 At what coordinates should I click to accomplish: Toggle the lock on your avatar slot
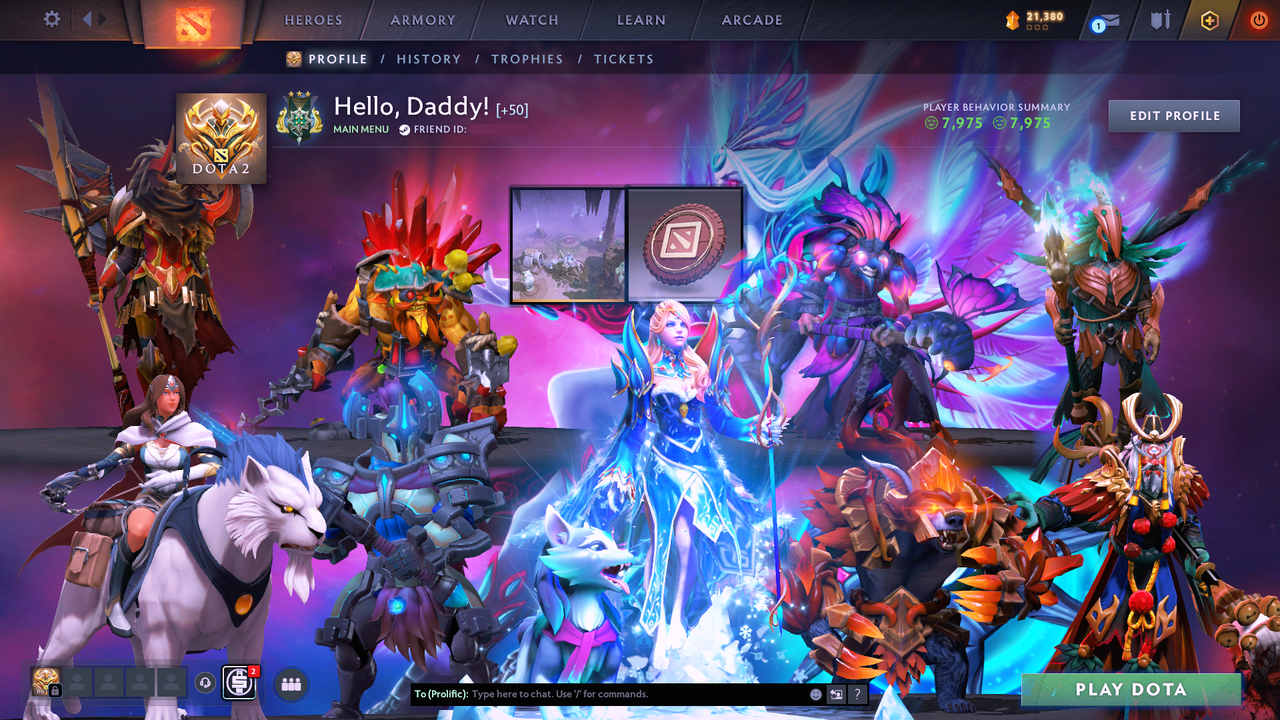pos(56,690)
